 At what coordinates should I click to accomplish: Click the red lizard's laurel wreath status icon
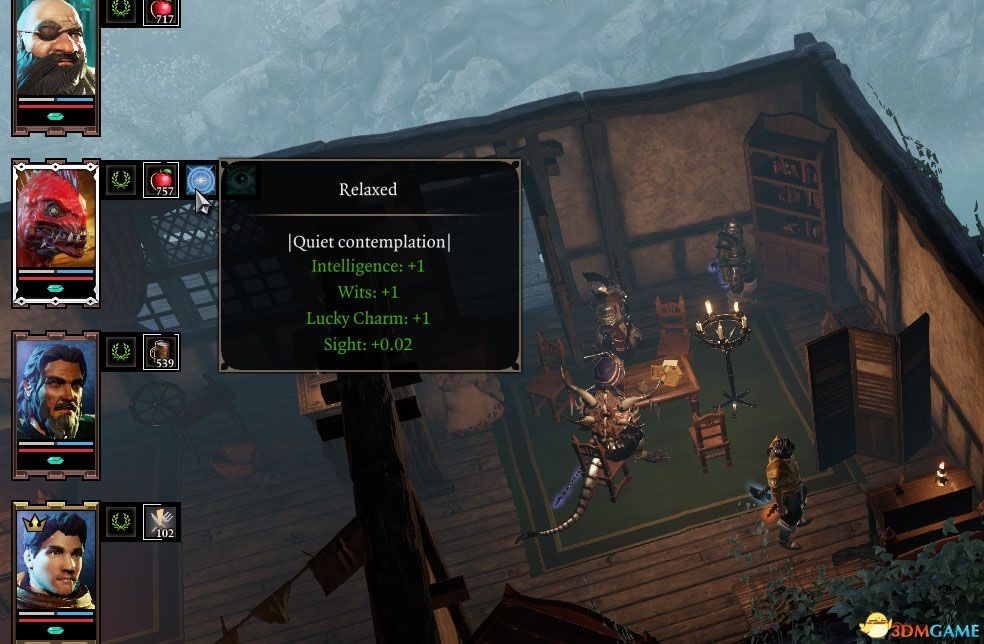pos(122,180)
